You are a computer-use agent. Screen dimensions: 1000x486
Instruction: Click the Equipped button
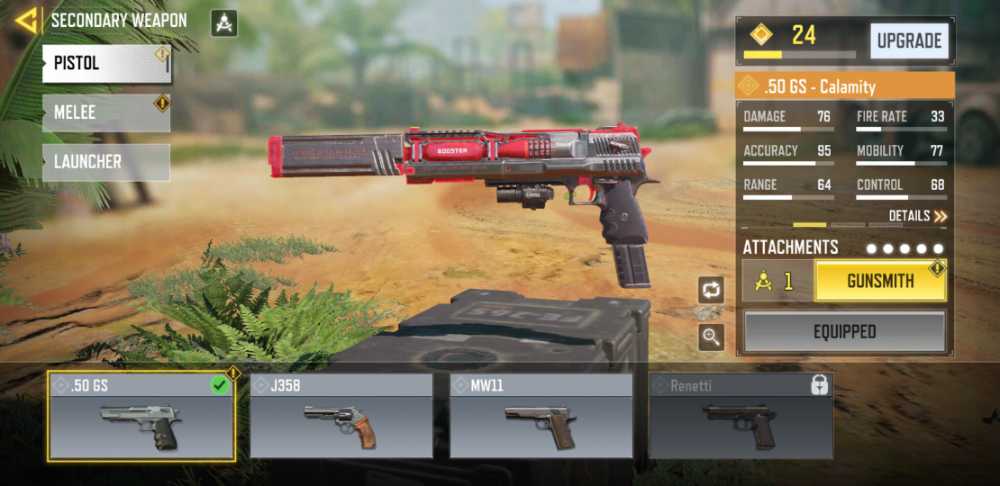(844, 332)
